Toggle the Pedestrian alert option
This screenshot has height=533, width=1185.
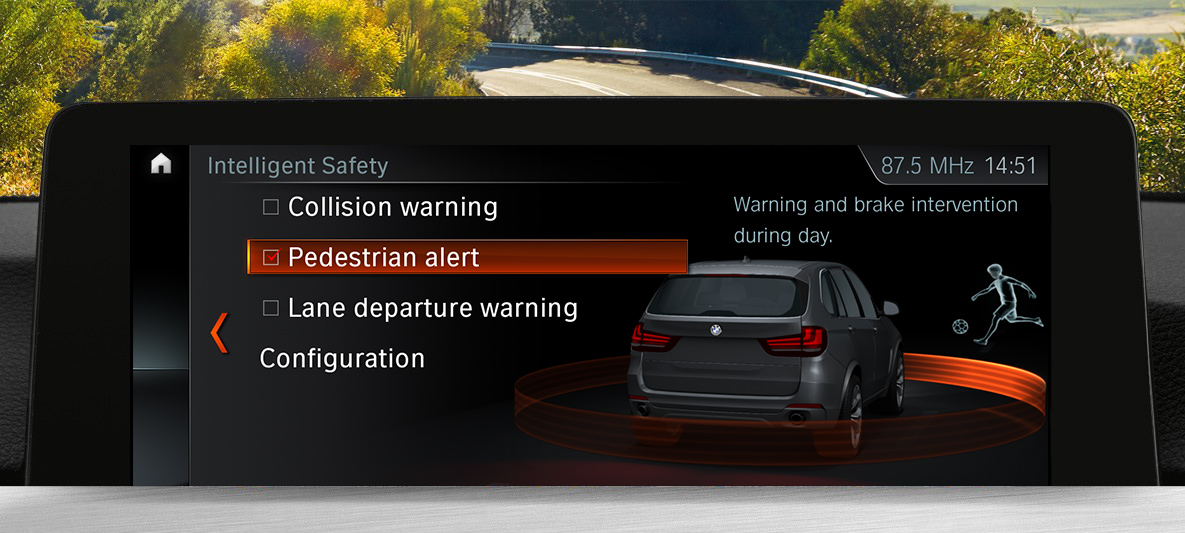tap(271, 258)
